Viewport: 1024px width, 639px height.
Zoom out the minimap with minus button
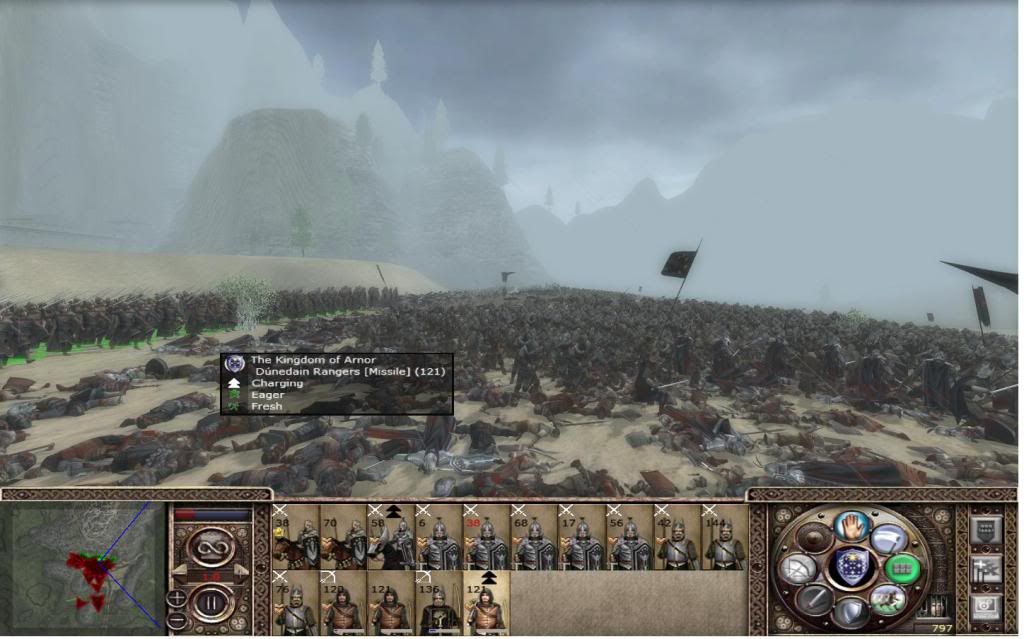pos(177,620)
